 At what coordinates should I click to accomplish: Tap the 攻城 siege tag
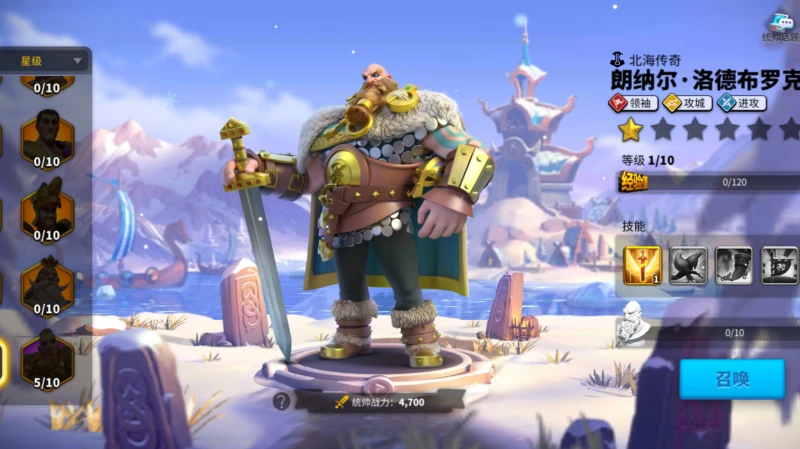pyautogui.click(x=688, y=103)
